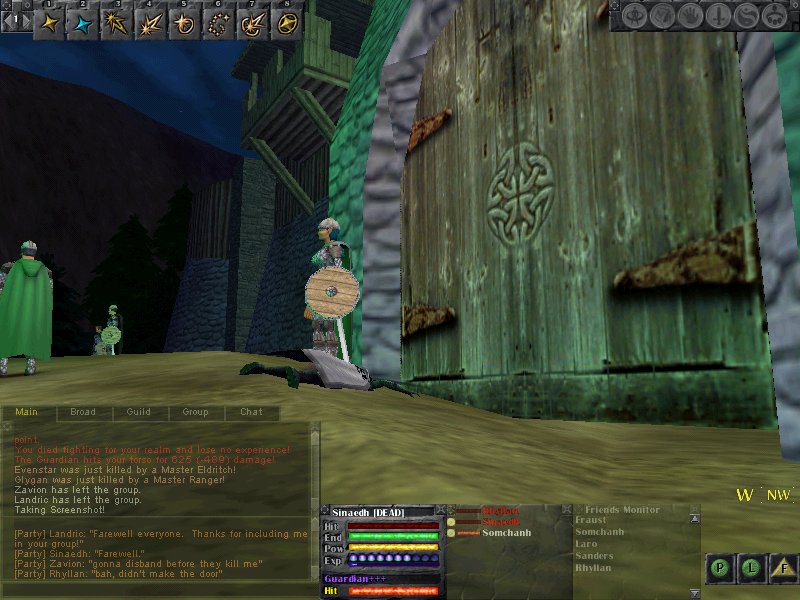800x600 pixels.
Task: Switch to the Main chat tab
Action: tap(27, 412)
